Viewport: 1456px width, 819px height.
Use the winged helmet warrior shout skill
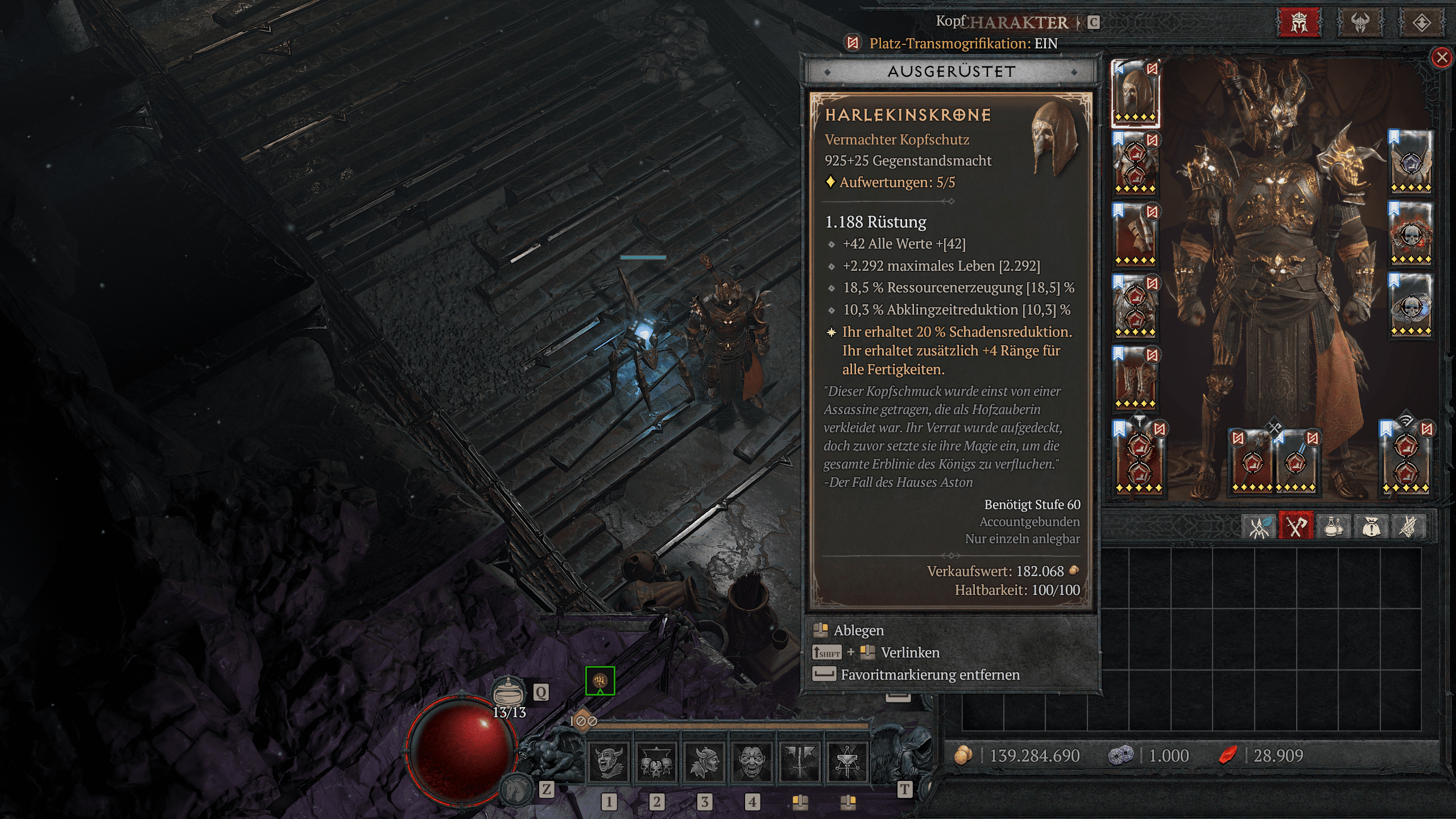point(704,762)
